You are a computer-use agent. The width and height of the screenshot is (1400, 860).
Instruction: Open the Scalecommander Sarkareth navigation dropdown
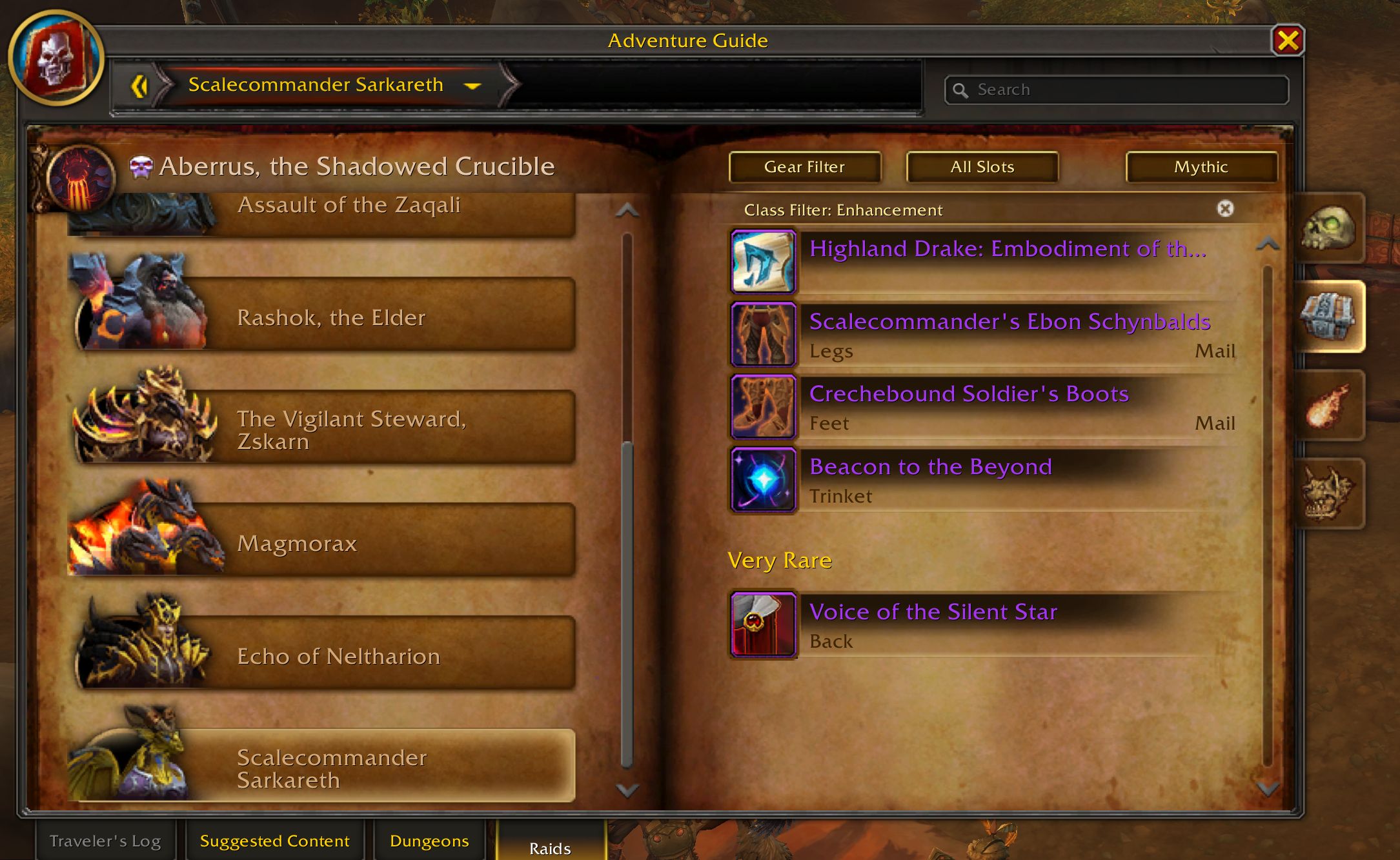pyautogui.click(x=472, y=85)
